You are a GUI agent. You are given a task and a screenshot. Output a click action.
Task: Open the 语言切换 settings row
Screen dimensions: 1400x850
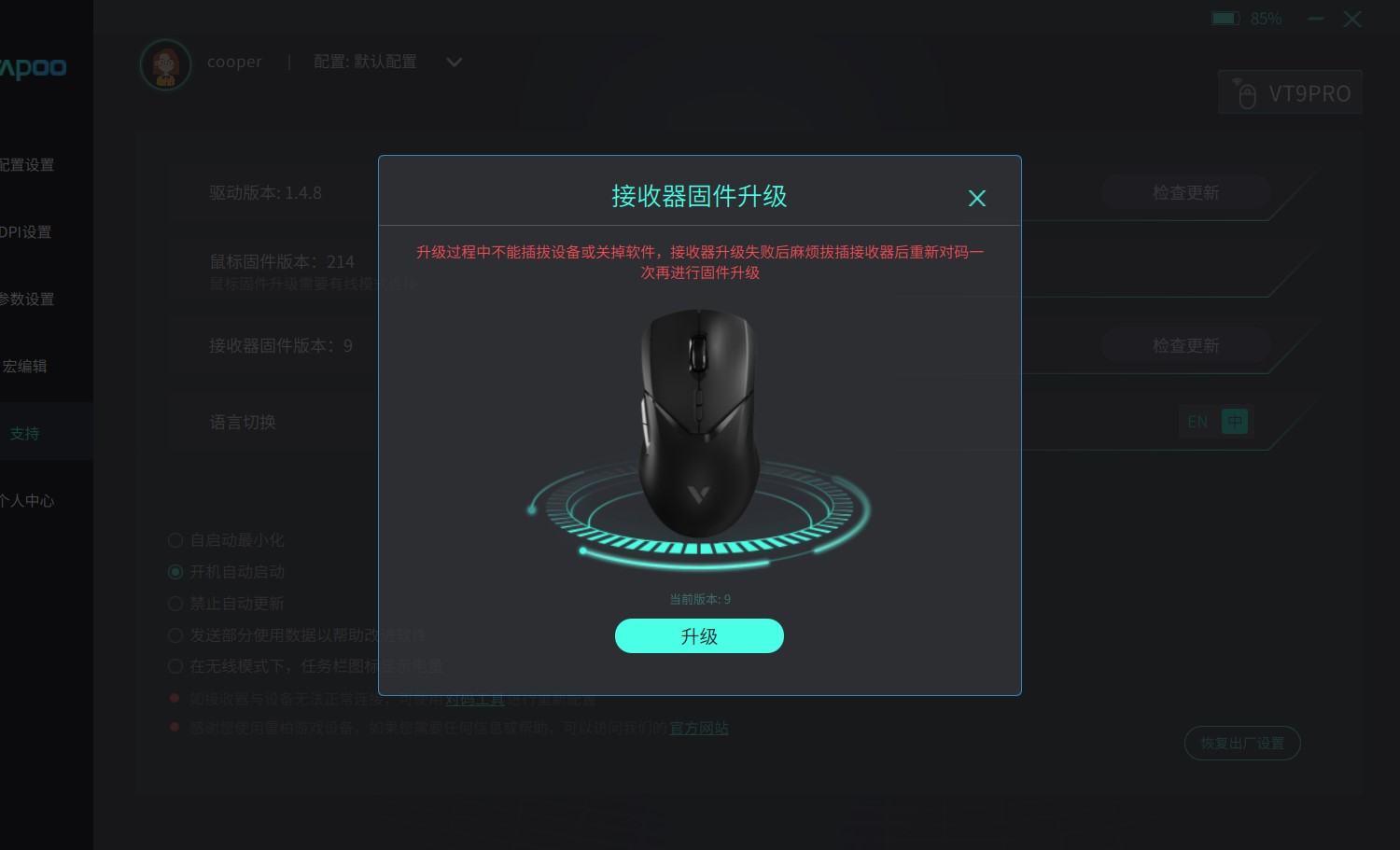point(243,422)
